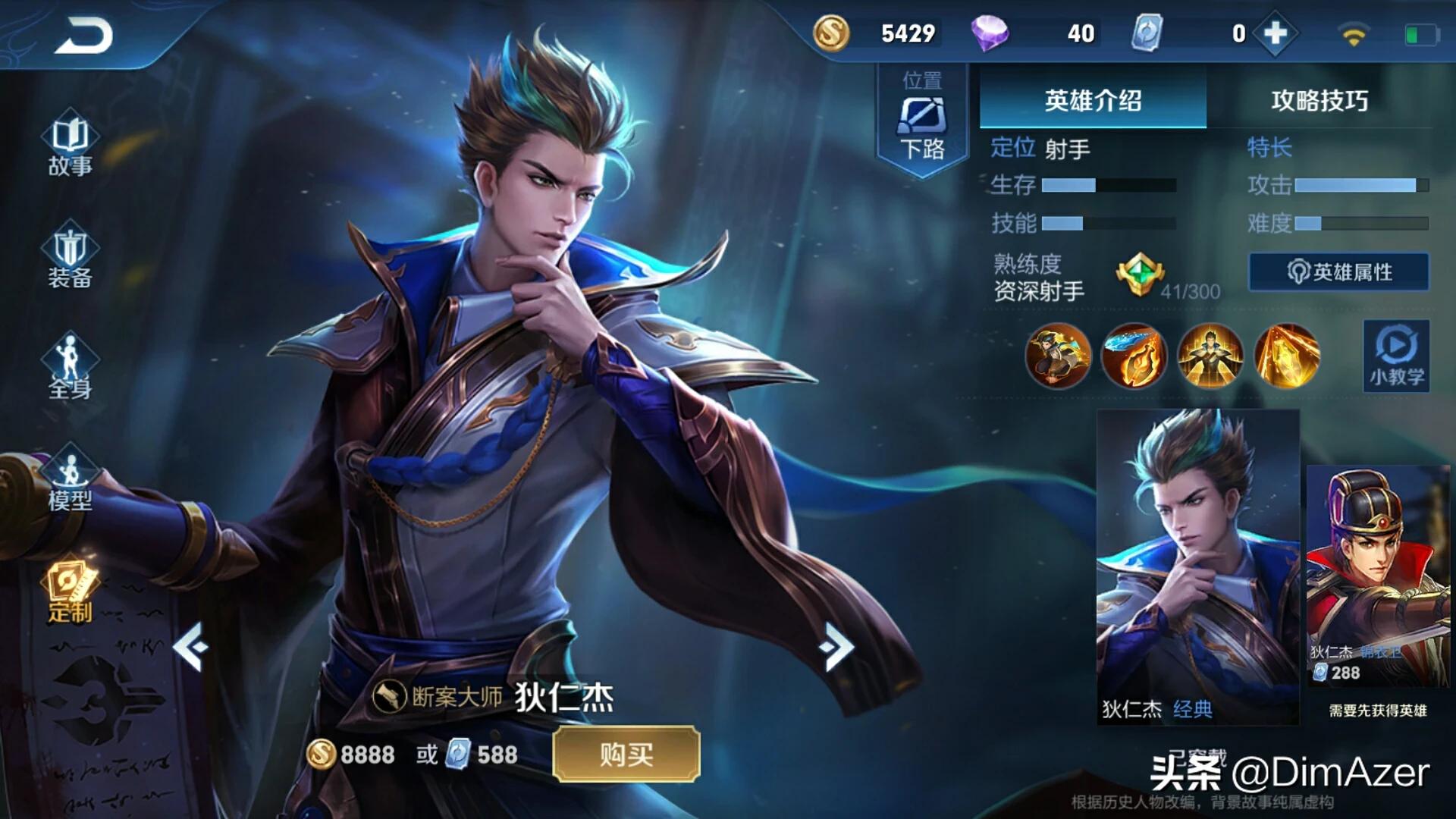Switch to the 攻略技巧 tab
Viewport: 1456px width, 819px height.
click(1319, 100)
